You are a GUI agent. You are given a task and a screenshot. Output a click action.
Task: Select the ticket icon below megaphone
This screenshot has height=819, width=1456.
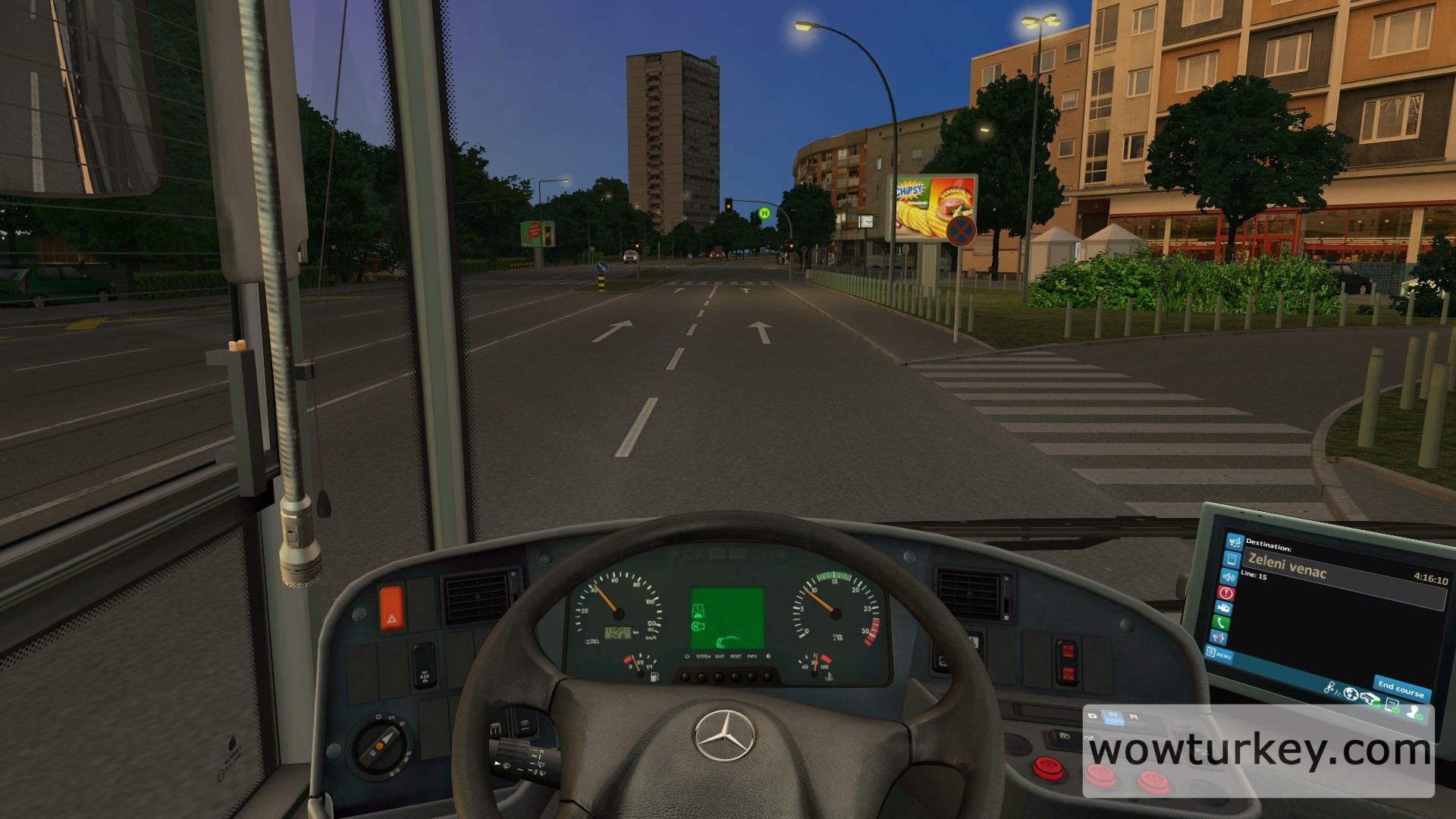coord(1232,559)
